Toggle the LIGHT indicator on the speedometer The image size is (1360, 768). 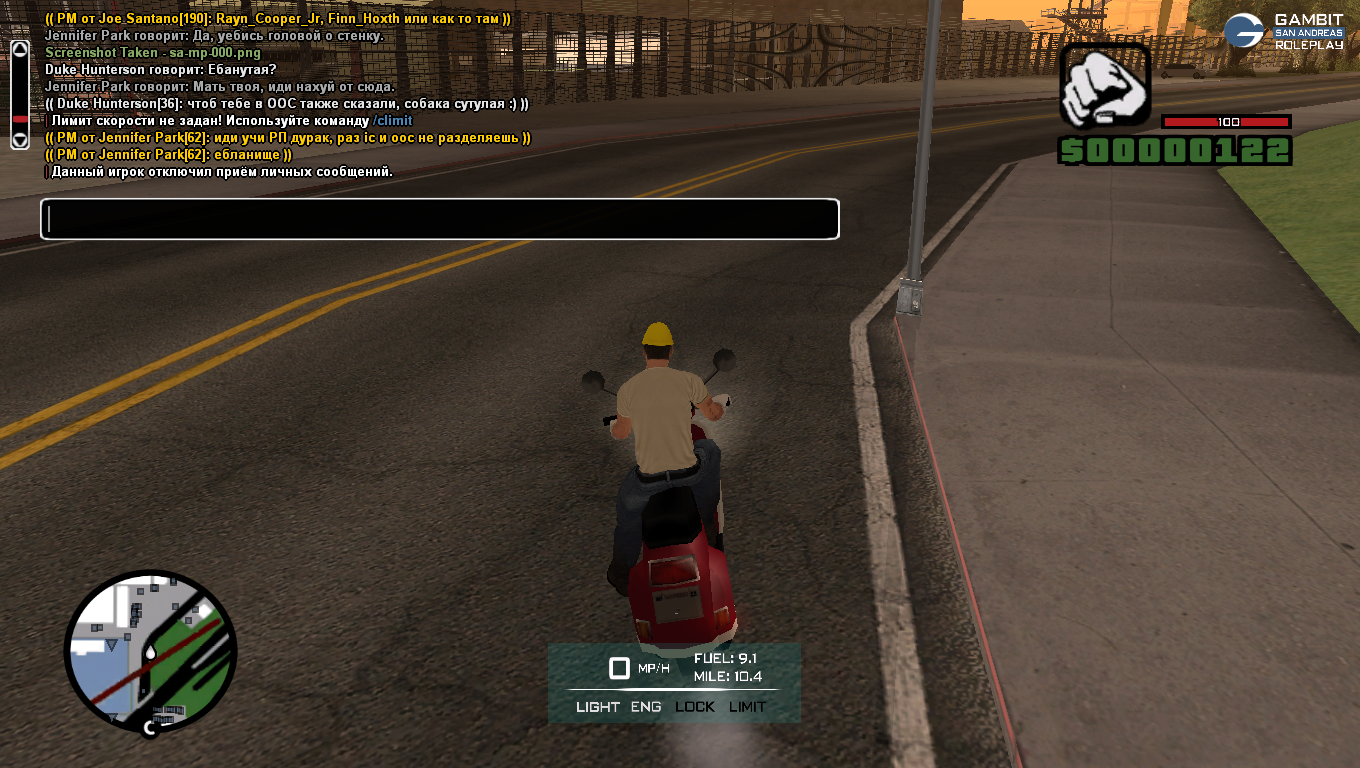(598, 707)
